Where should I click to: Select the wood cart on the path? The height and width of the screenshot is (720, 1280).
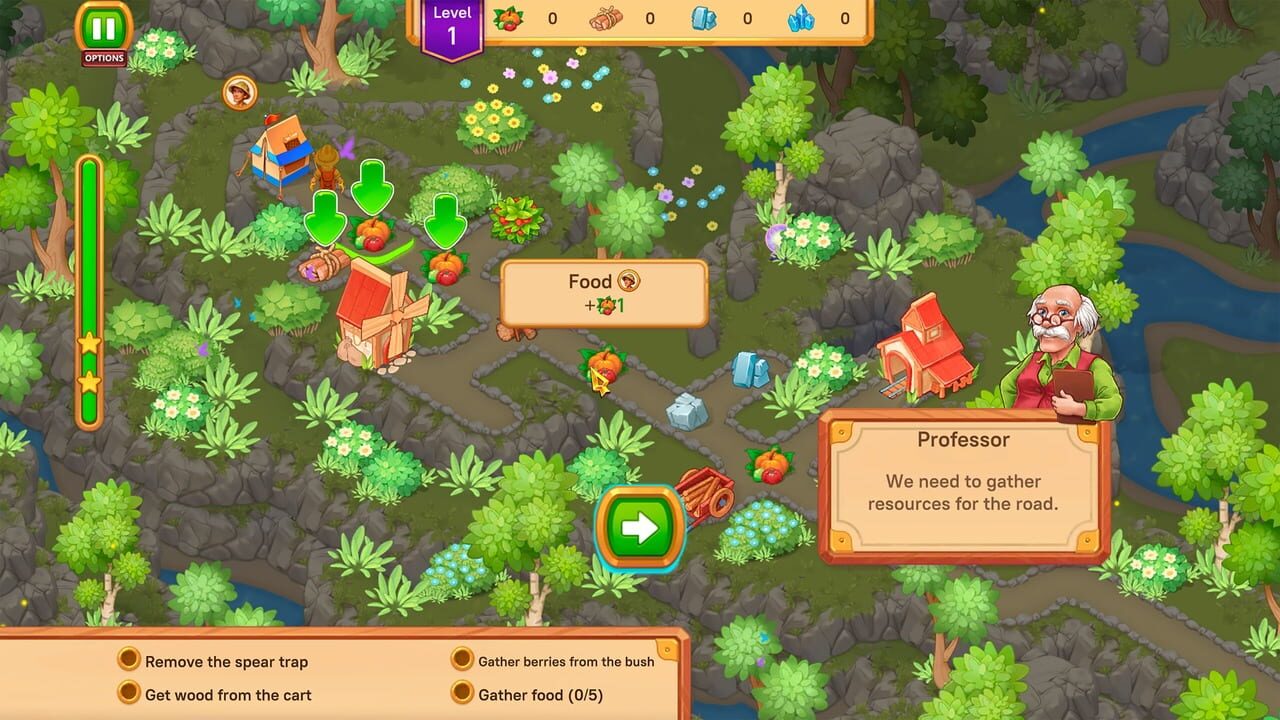click(706, 492)
